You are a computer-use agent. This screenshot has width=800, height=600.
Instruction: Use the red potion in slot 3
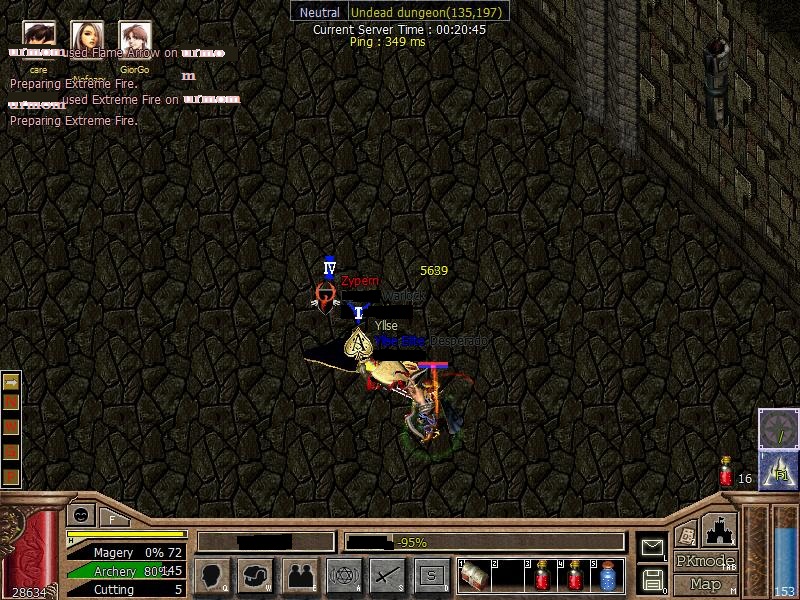[x=541, y=575]
